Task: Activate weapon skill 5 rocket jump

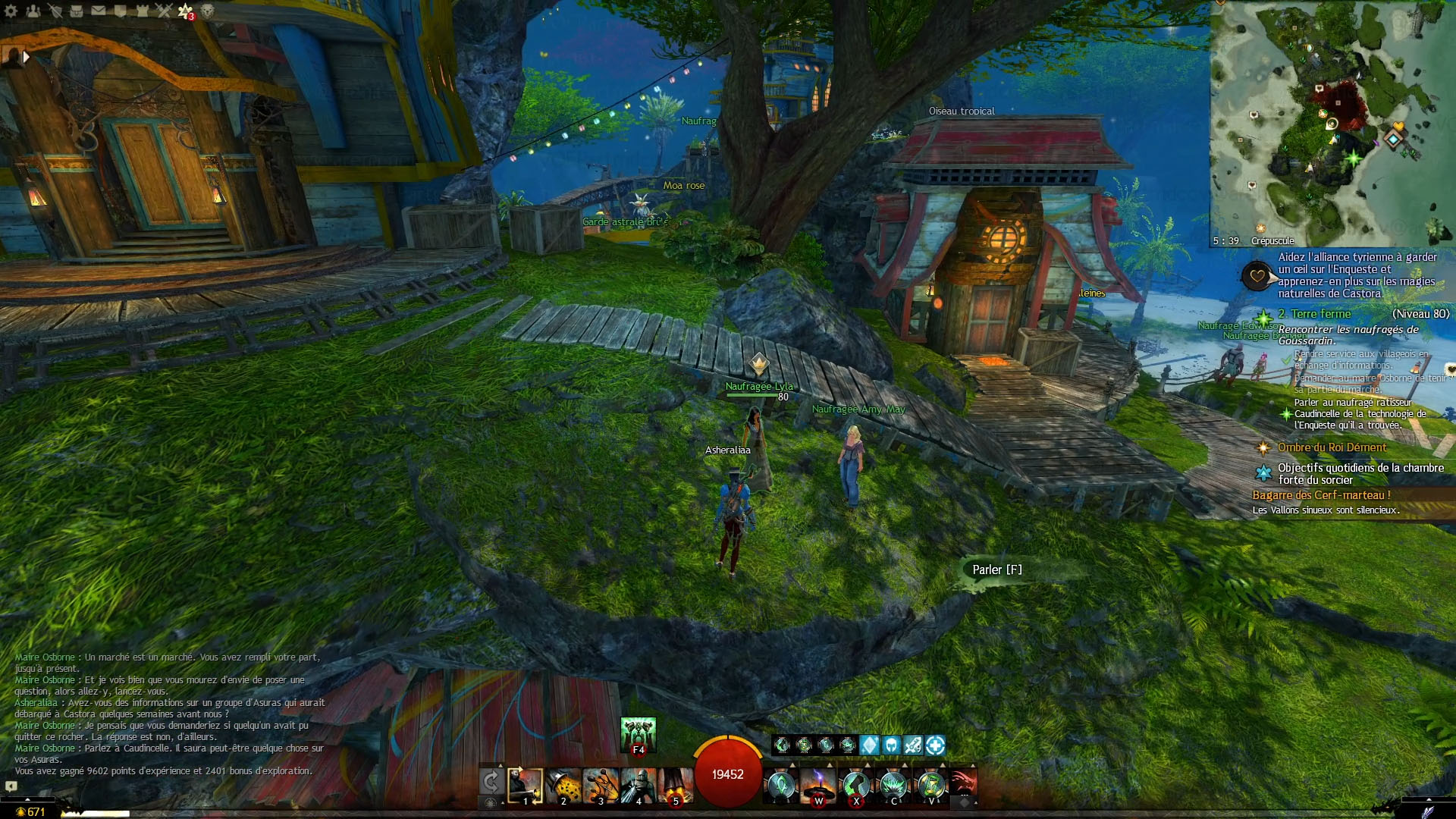Action: pos(675,785)
